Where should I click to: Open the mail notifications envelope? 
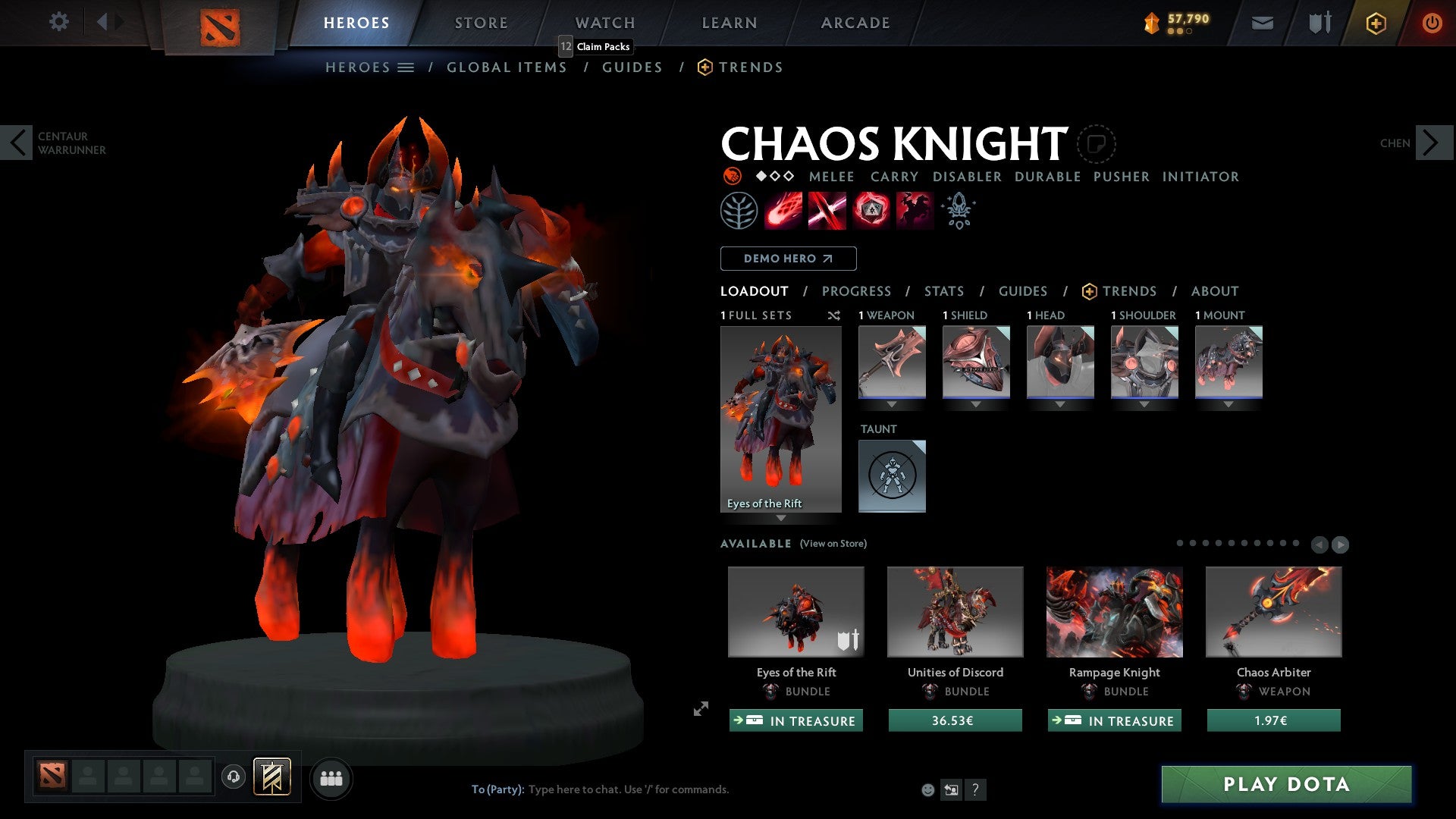pos(1262,23)
